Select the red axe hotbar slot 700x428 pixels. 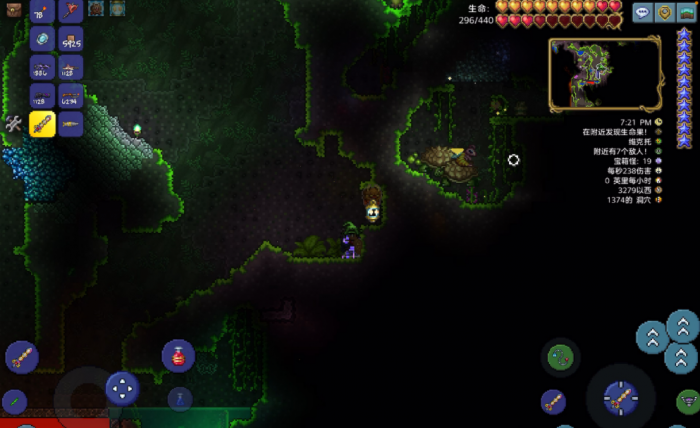pyautogui.click(x=70, y=12)
